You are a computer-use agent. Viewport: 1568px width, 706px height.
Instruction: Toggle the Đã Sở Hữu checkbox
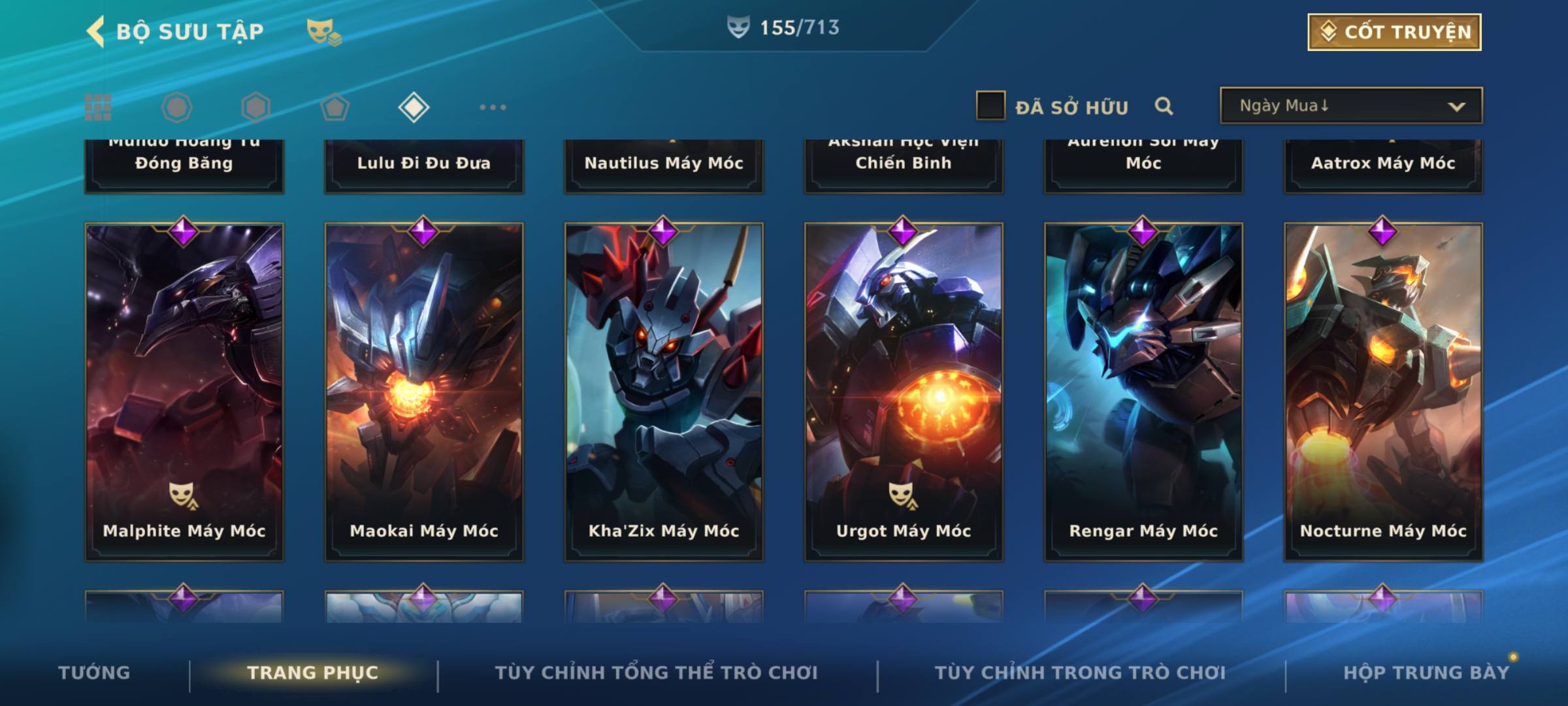990,106
